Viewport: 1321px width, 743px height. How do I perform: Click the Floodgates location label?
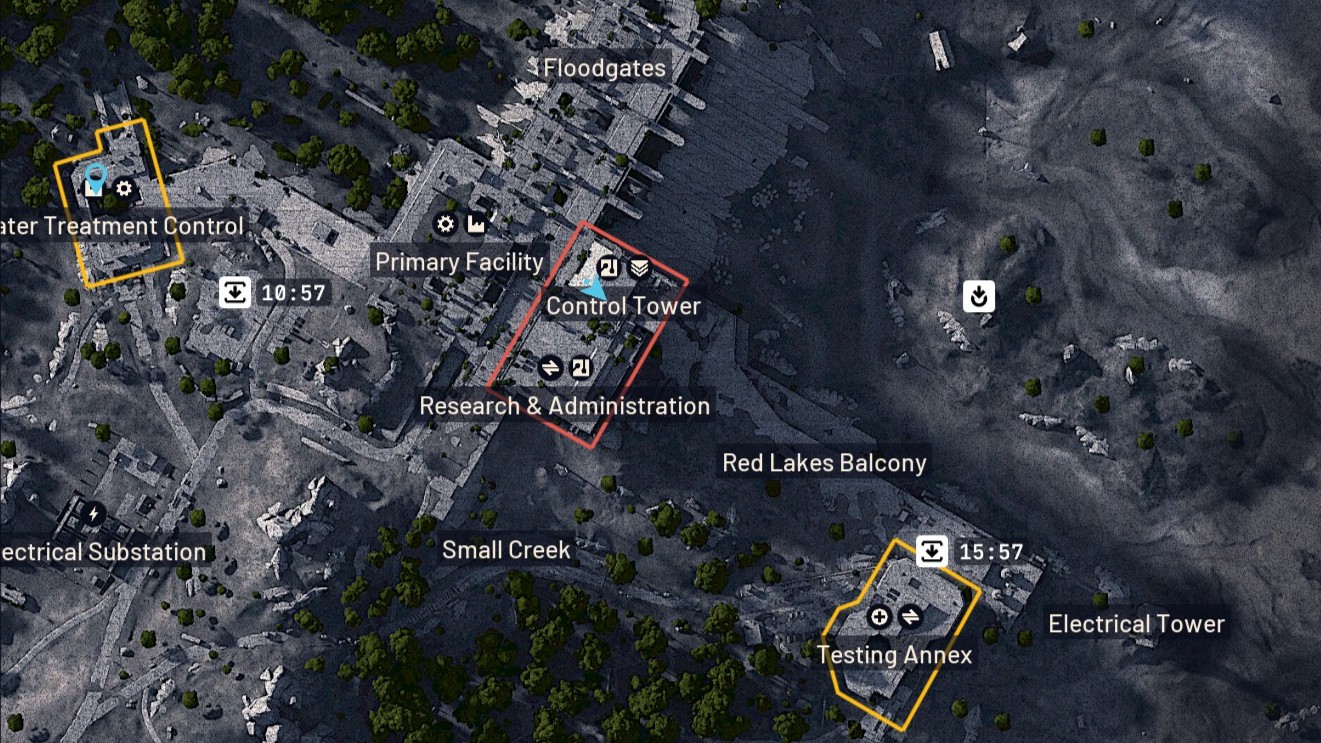click(605, 68)
